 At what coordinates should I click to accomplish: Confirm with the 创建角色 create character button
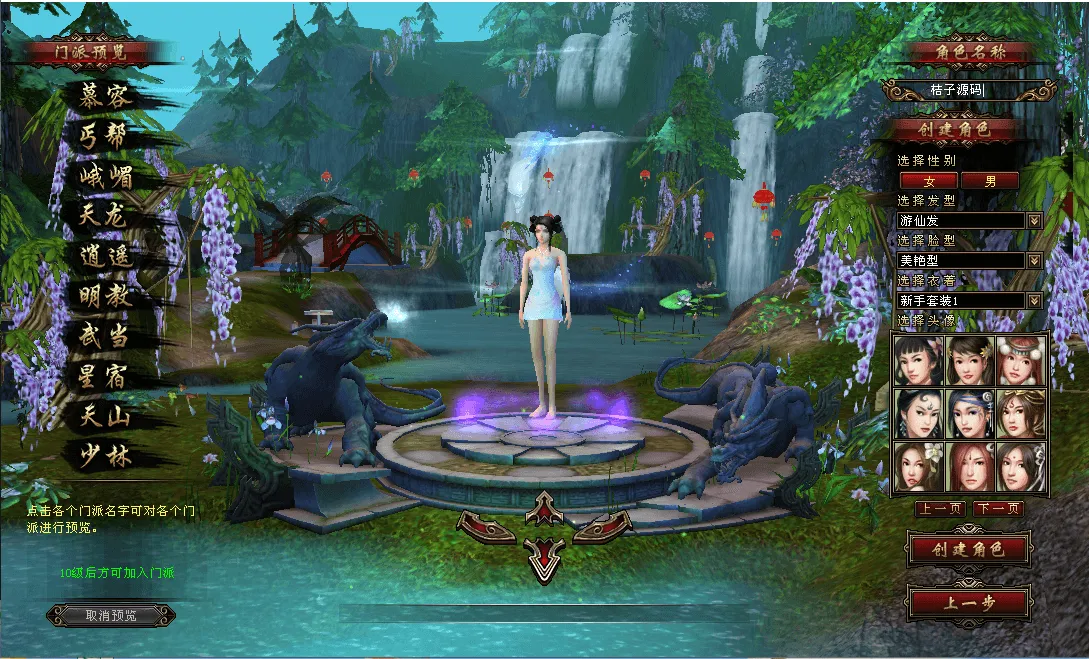tap(967, 549)
